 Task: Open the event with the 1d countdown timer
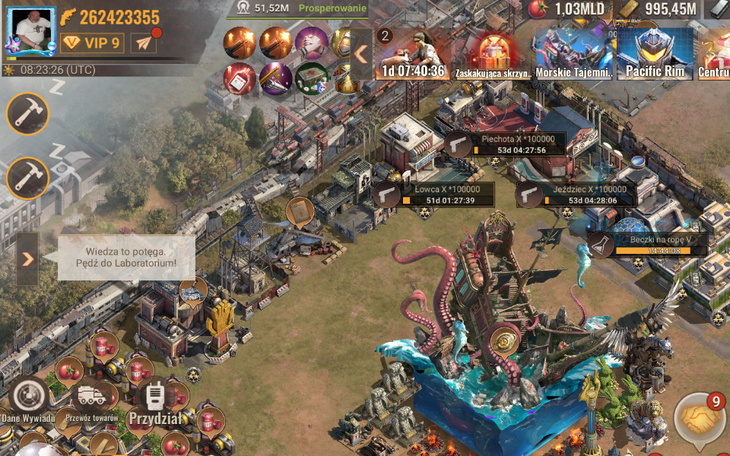(x=410, y=53)
